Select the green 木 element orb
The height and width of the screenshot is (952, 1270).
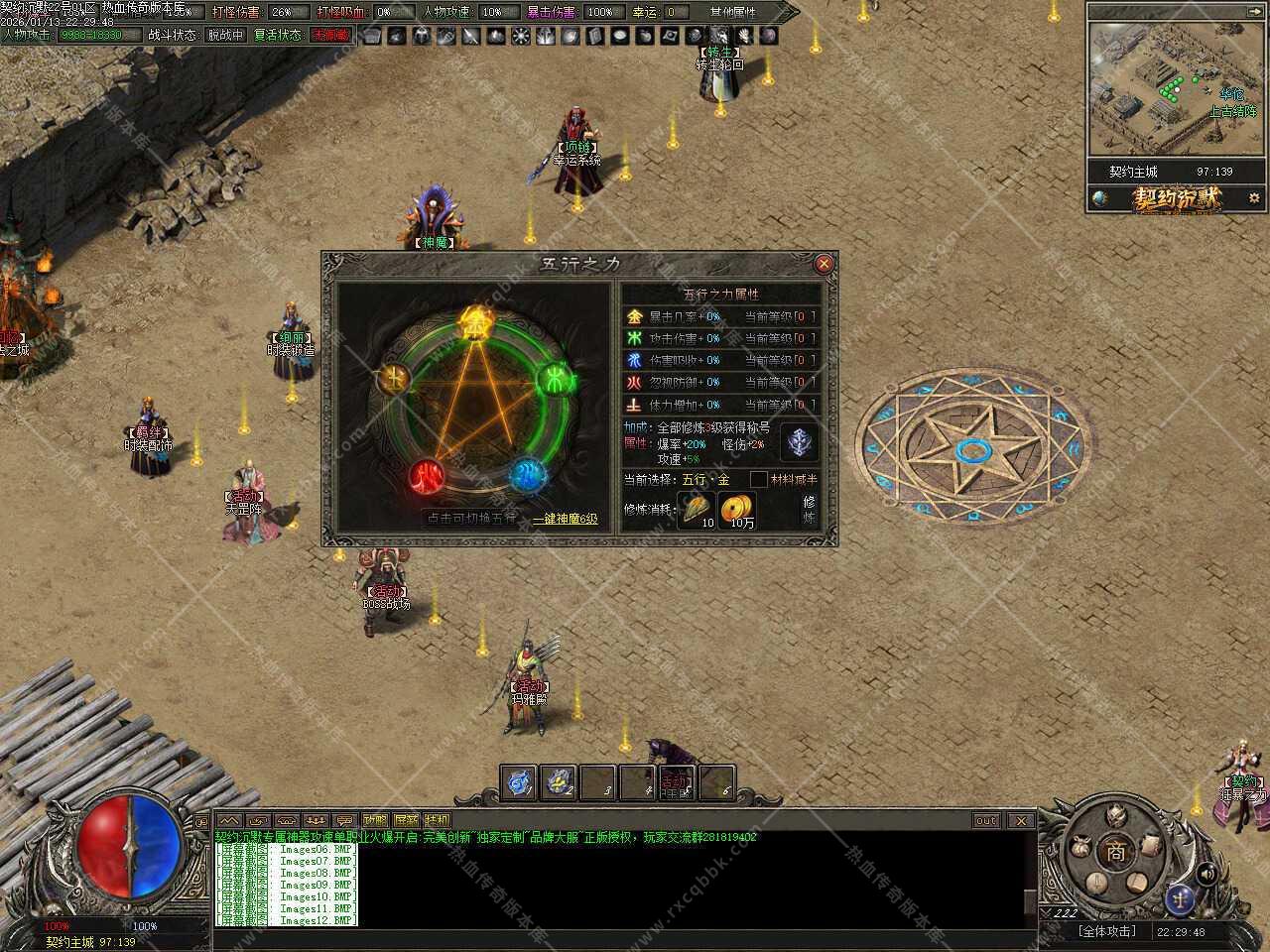556,378
